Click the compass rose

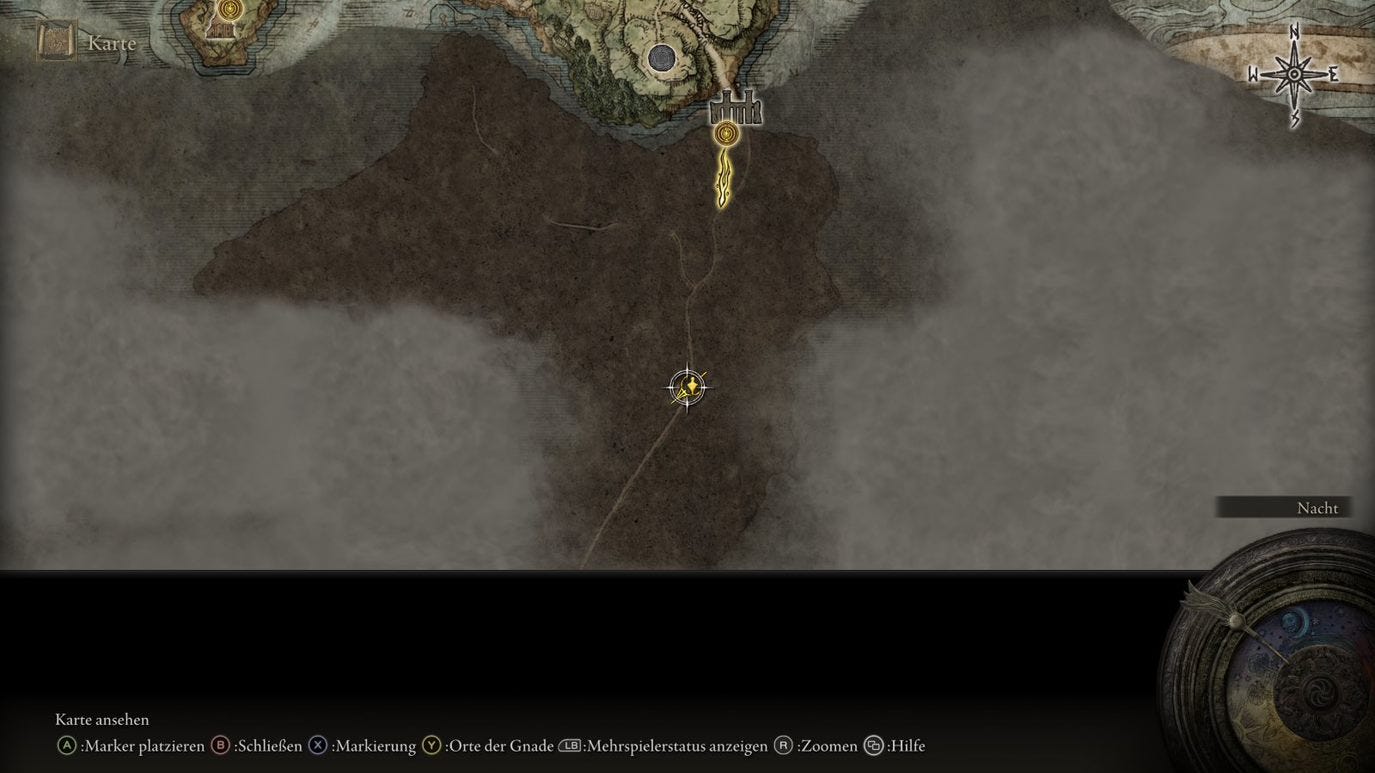coord(1294,73)
